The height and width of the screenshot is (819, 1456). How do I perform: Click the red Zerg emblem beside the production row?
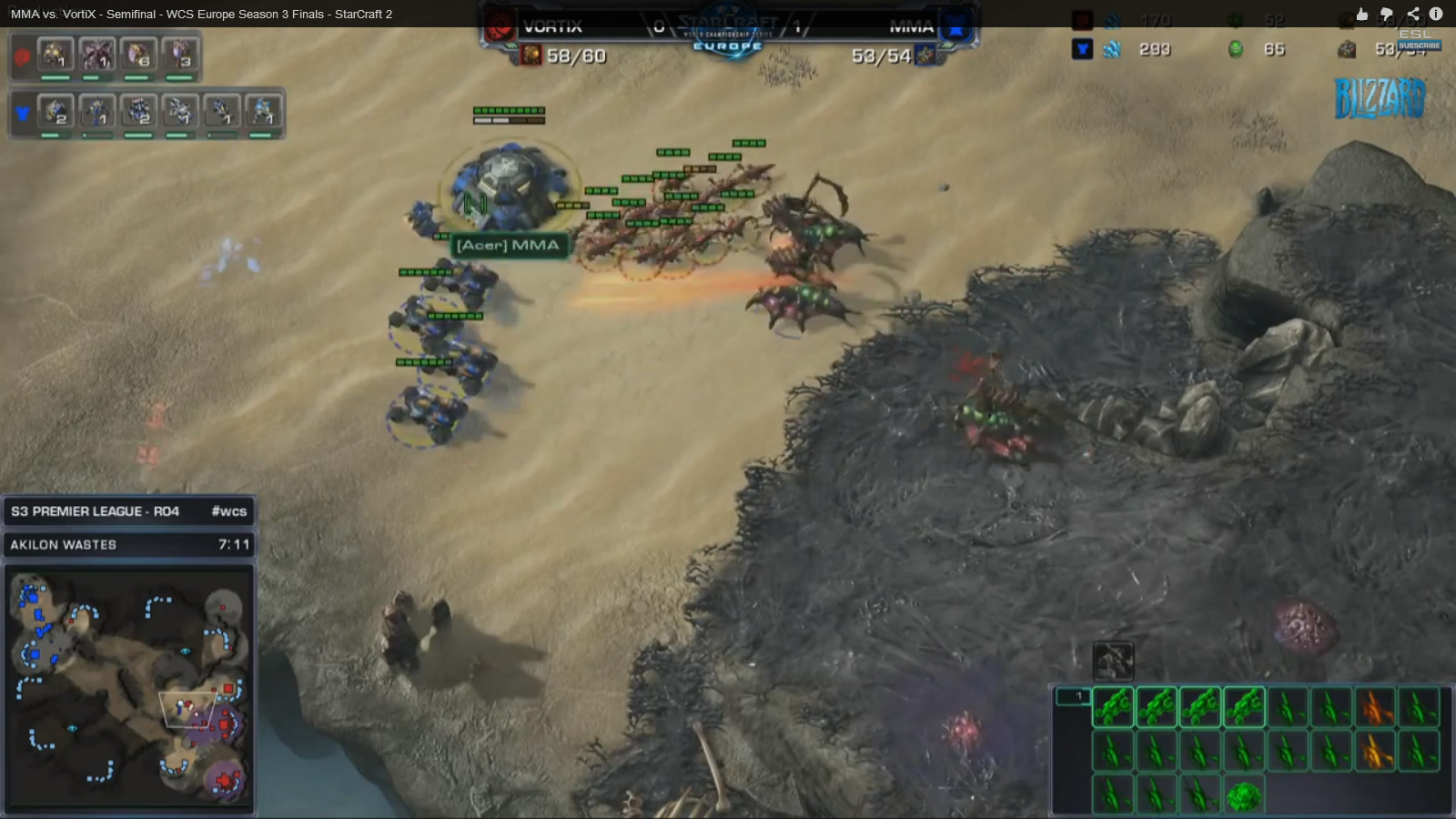click(22, 56)
